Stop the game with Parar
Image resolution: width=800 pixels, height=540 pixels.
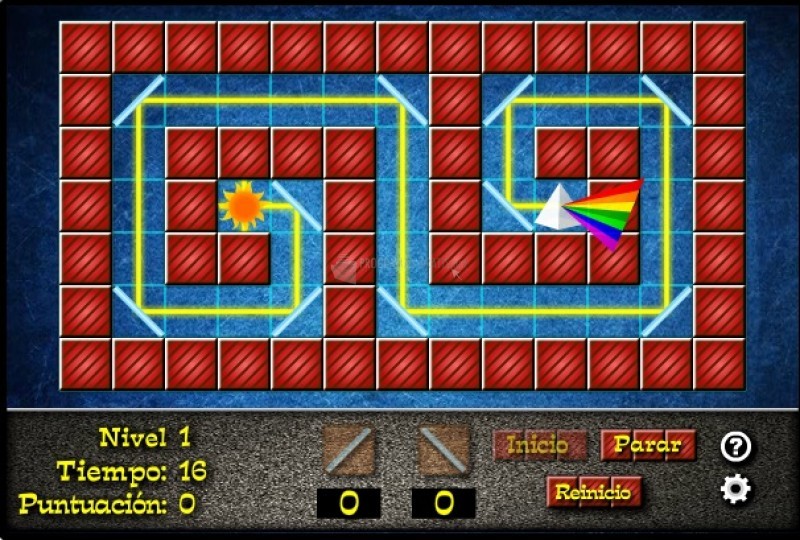pos(648,445)
